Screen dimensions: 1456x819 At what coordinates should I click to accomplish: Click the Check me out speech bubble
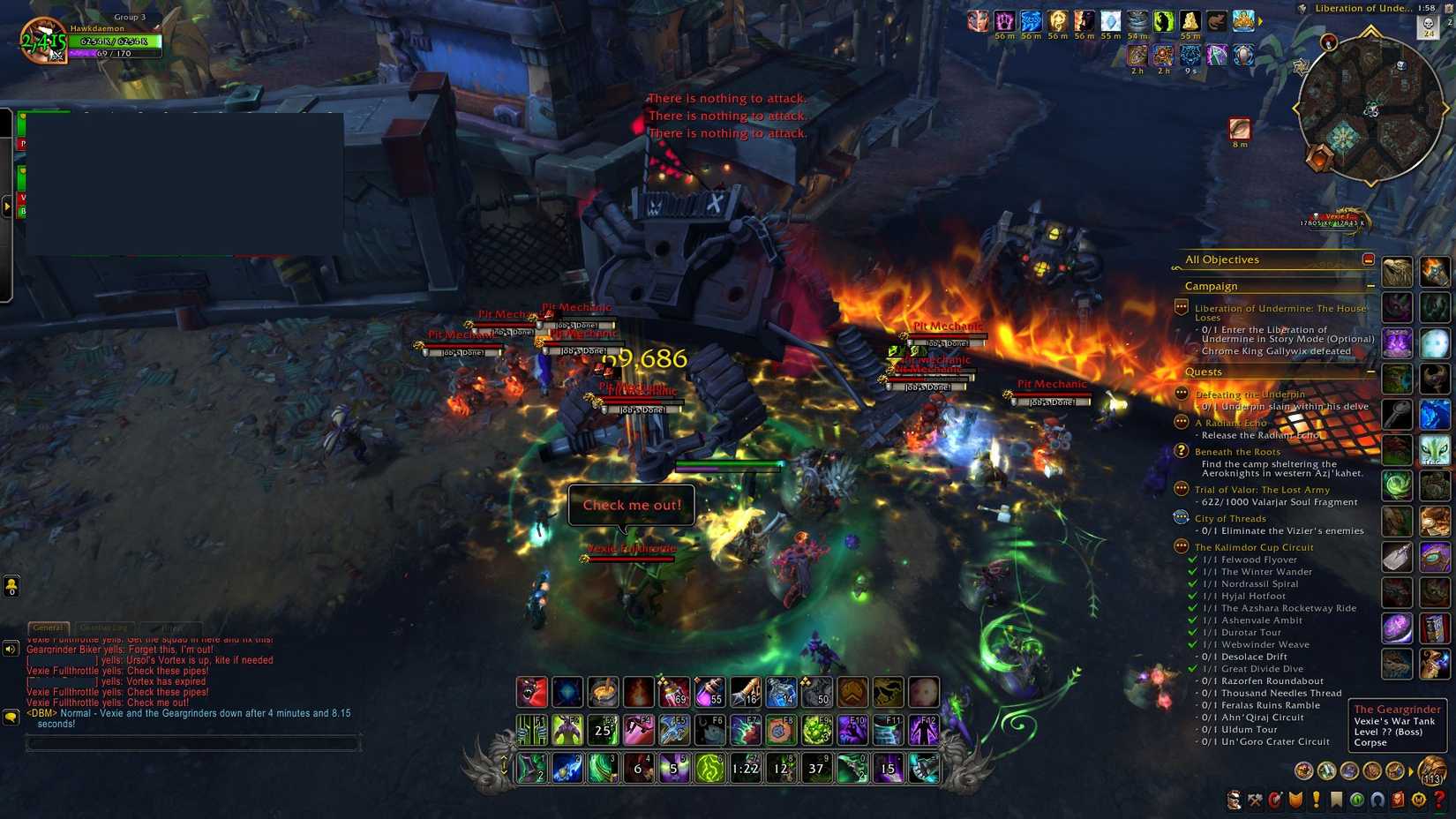[632, 505]
